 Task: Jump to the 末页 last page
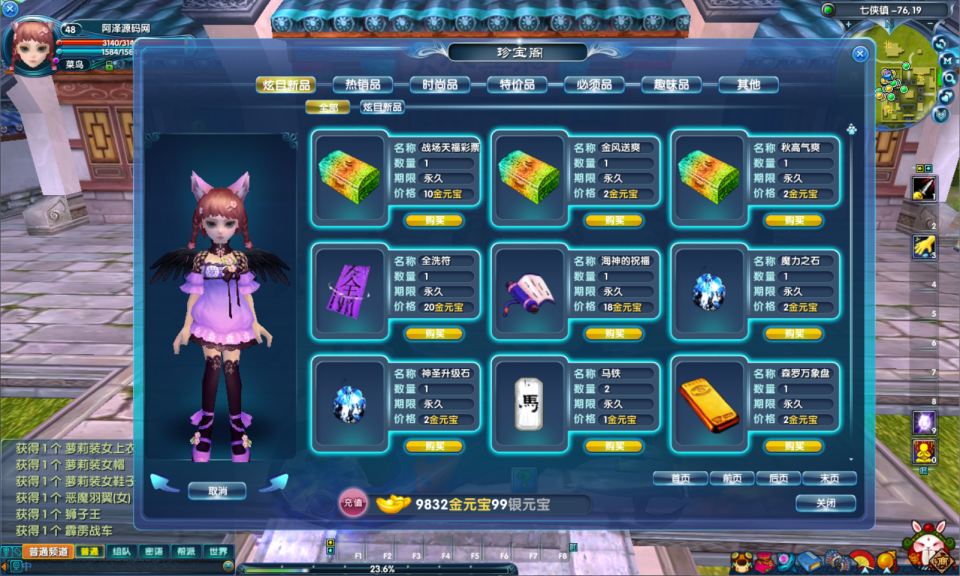pos(830,478)
